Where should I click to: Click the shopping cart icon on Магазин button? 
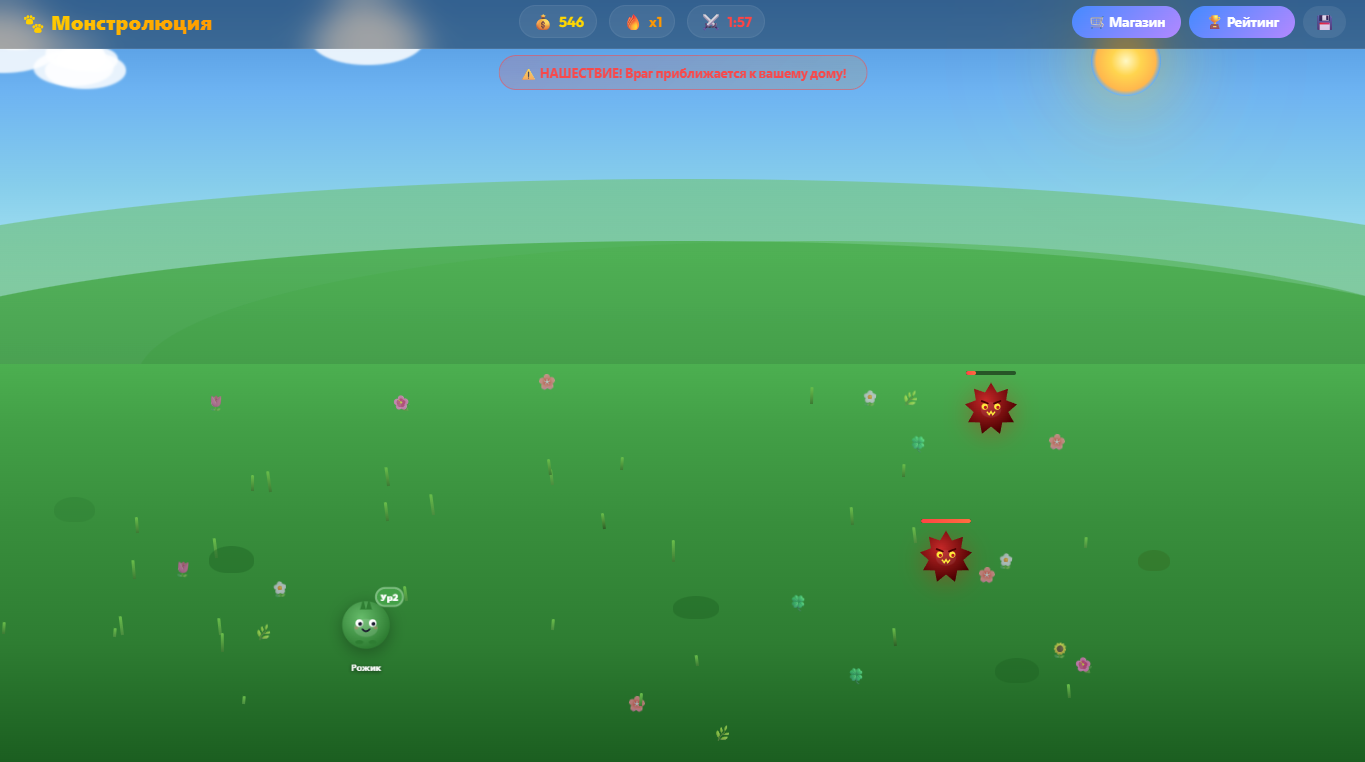1097,21
